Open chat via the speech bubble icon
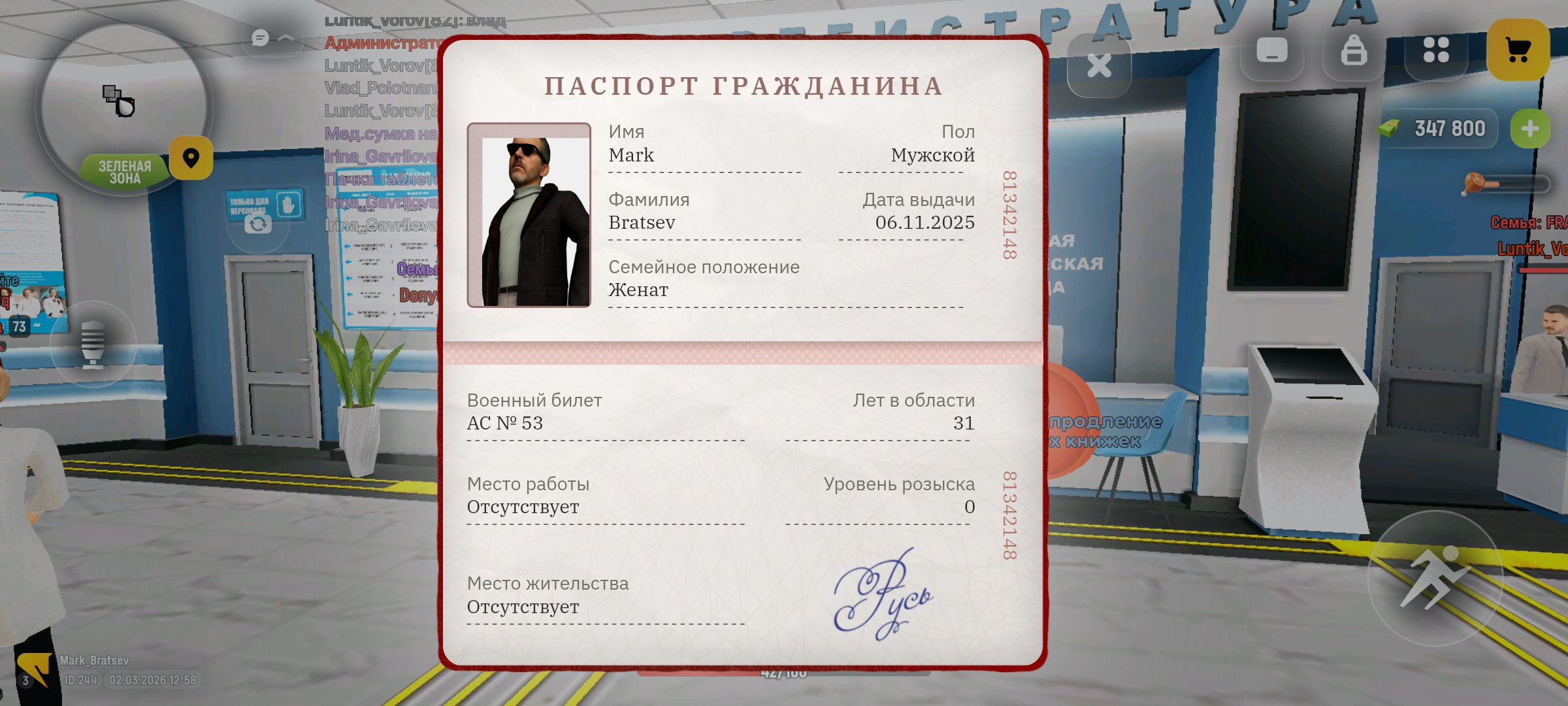1568x706 pixels. (x=259, y=37)
